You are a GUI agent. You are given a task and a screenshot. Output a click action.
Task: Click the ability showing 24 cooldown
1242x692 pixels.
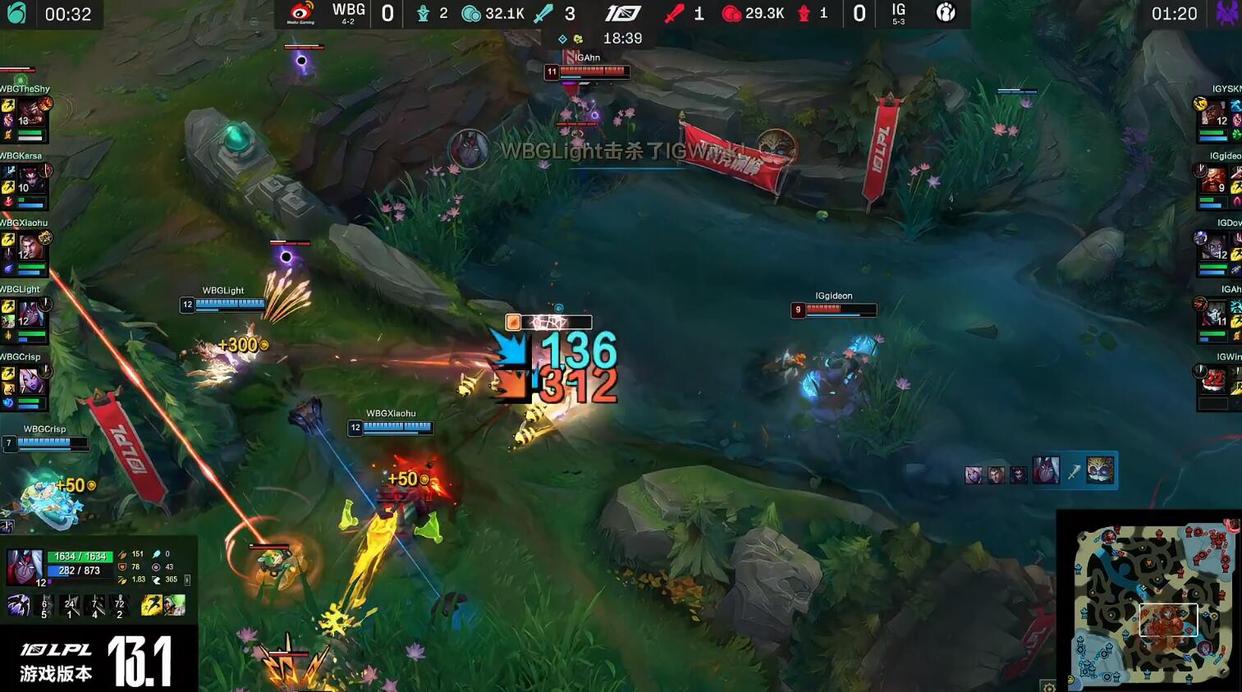(69, 605)
